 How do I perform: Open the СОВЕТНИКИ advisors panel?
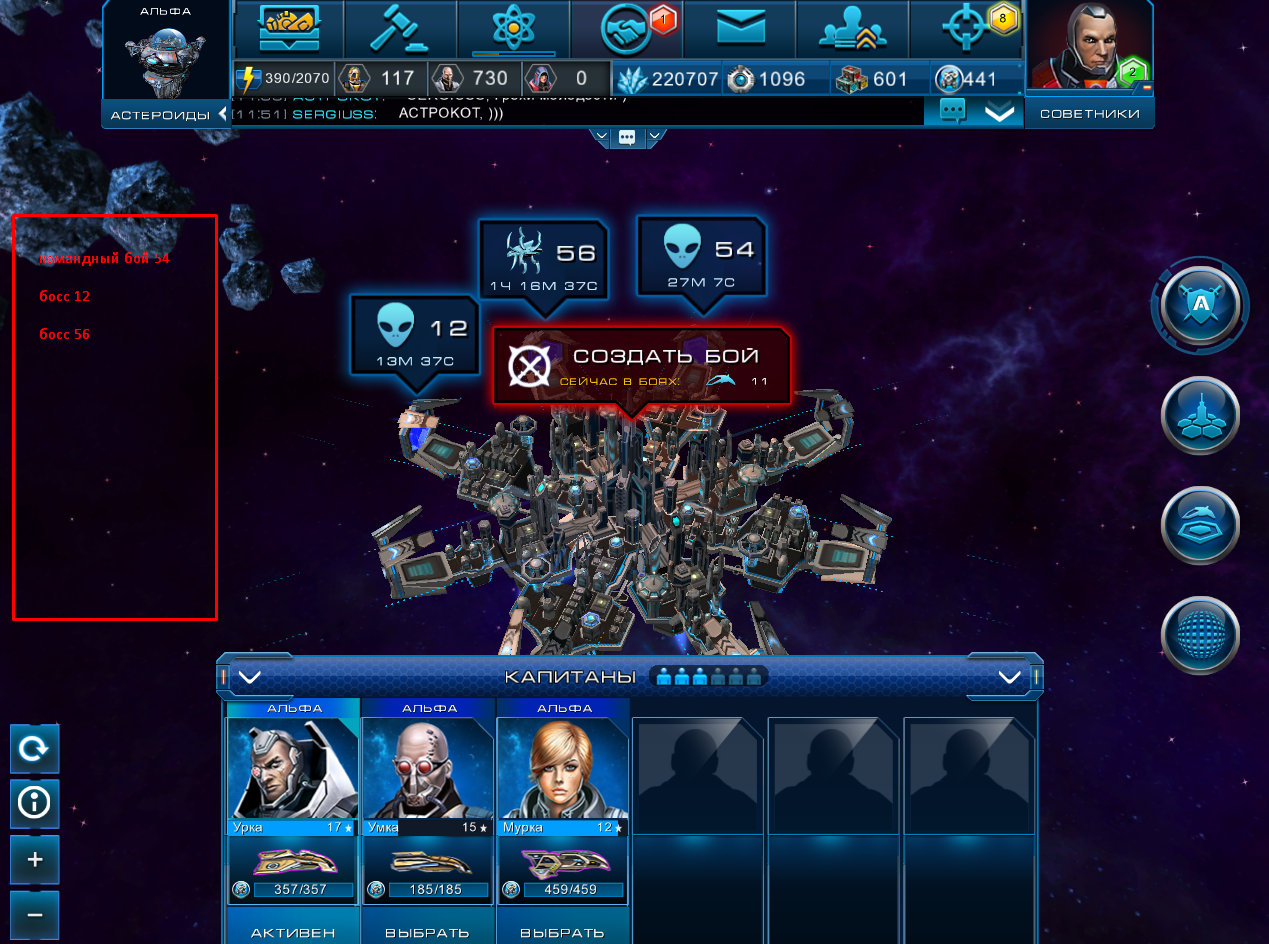click(1089, 114)
